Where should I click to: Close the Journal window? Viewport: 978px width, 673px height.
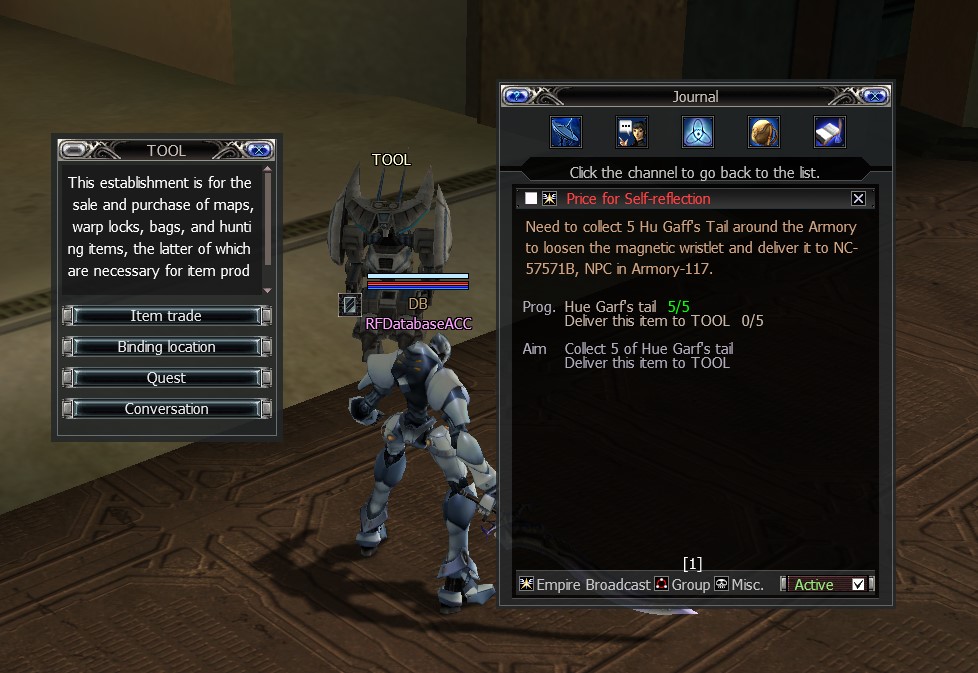click(x=874, y=97)
